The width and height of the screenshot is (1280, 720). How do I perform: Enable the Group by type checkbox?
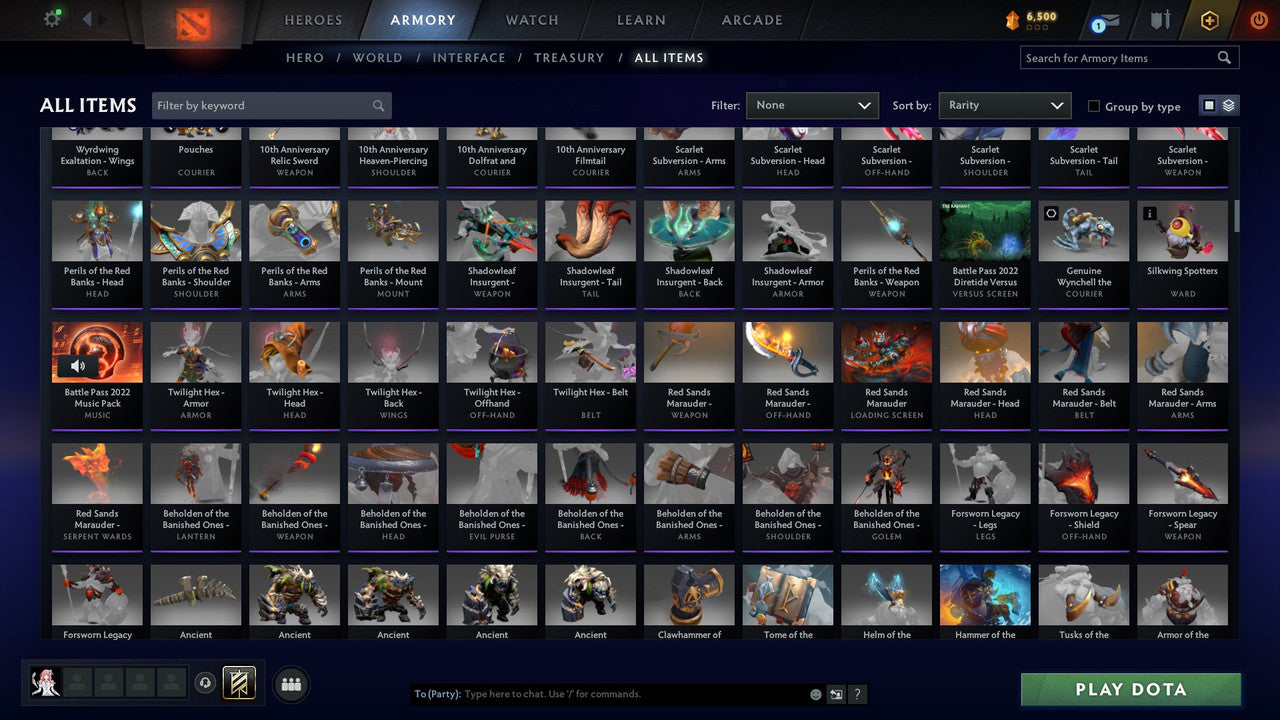pyautogui.click(x=1094, y=106)
